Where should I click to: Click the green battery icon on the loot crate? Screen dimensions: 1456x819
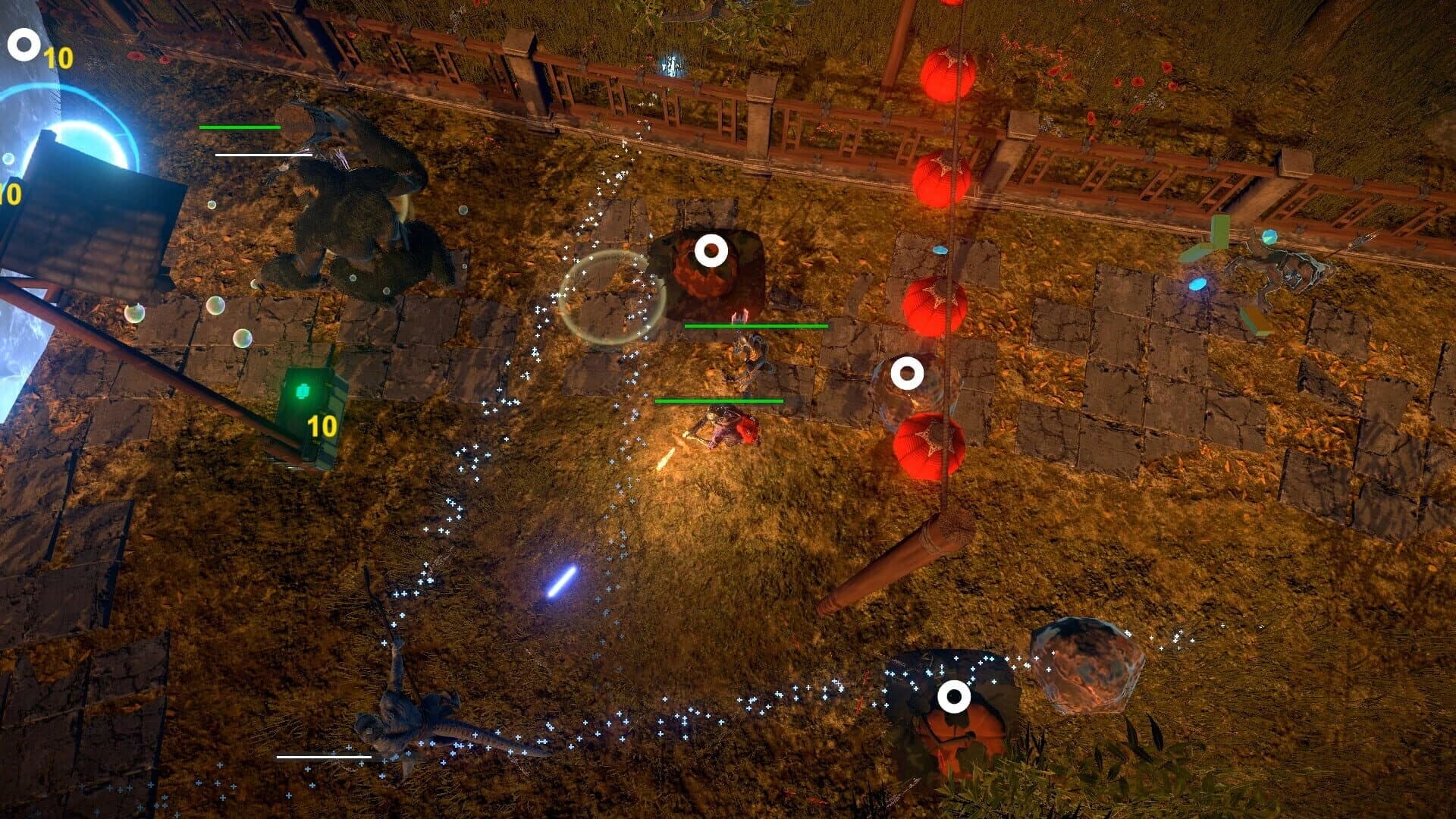(302, 392)
